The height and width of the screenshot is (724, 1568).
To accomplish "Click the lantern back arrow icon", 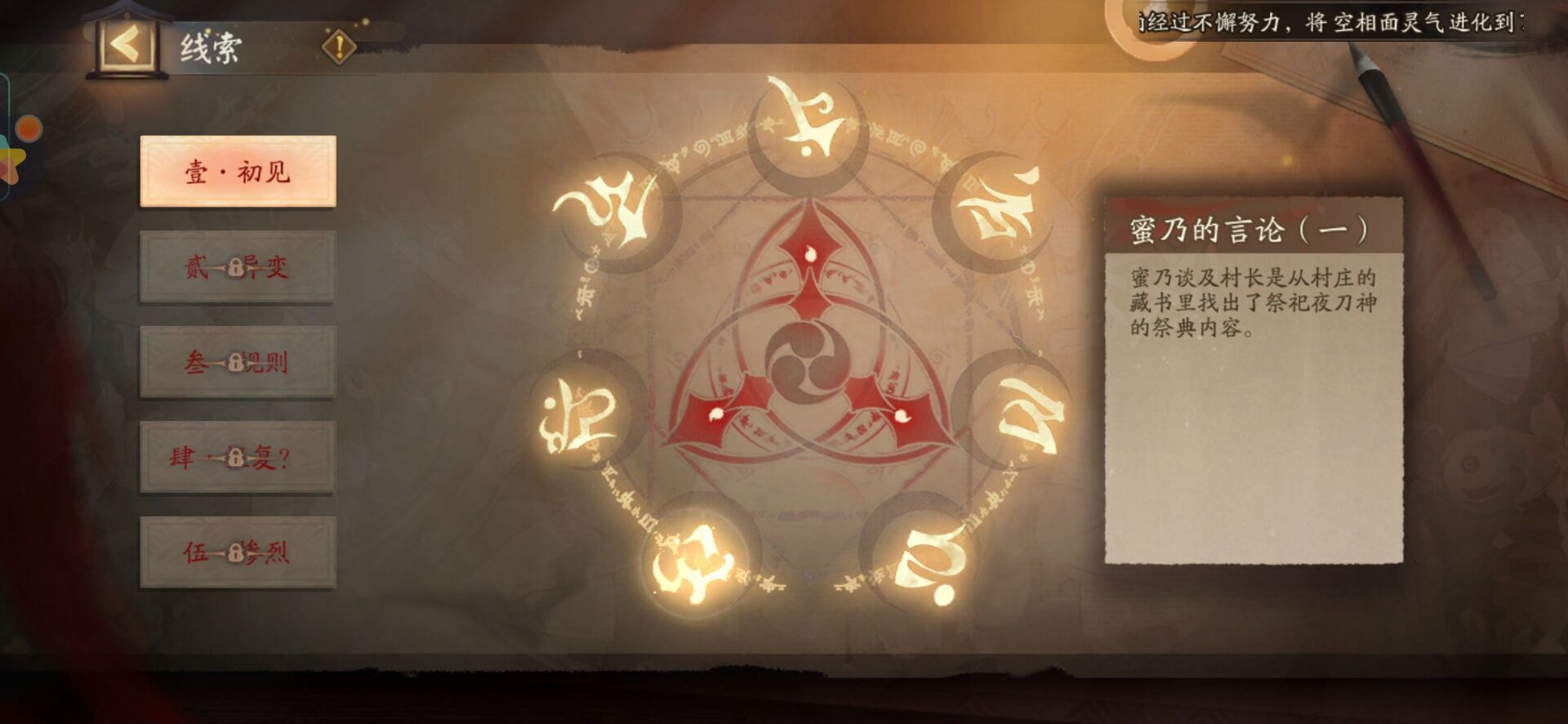I will point(124,45).
